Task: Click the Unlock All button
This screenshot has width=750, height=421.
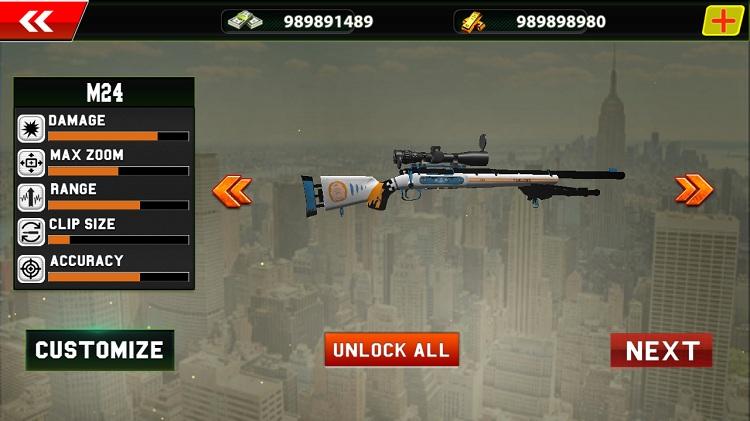Action: [x=391, y=350]
